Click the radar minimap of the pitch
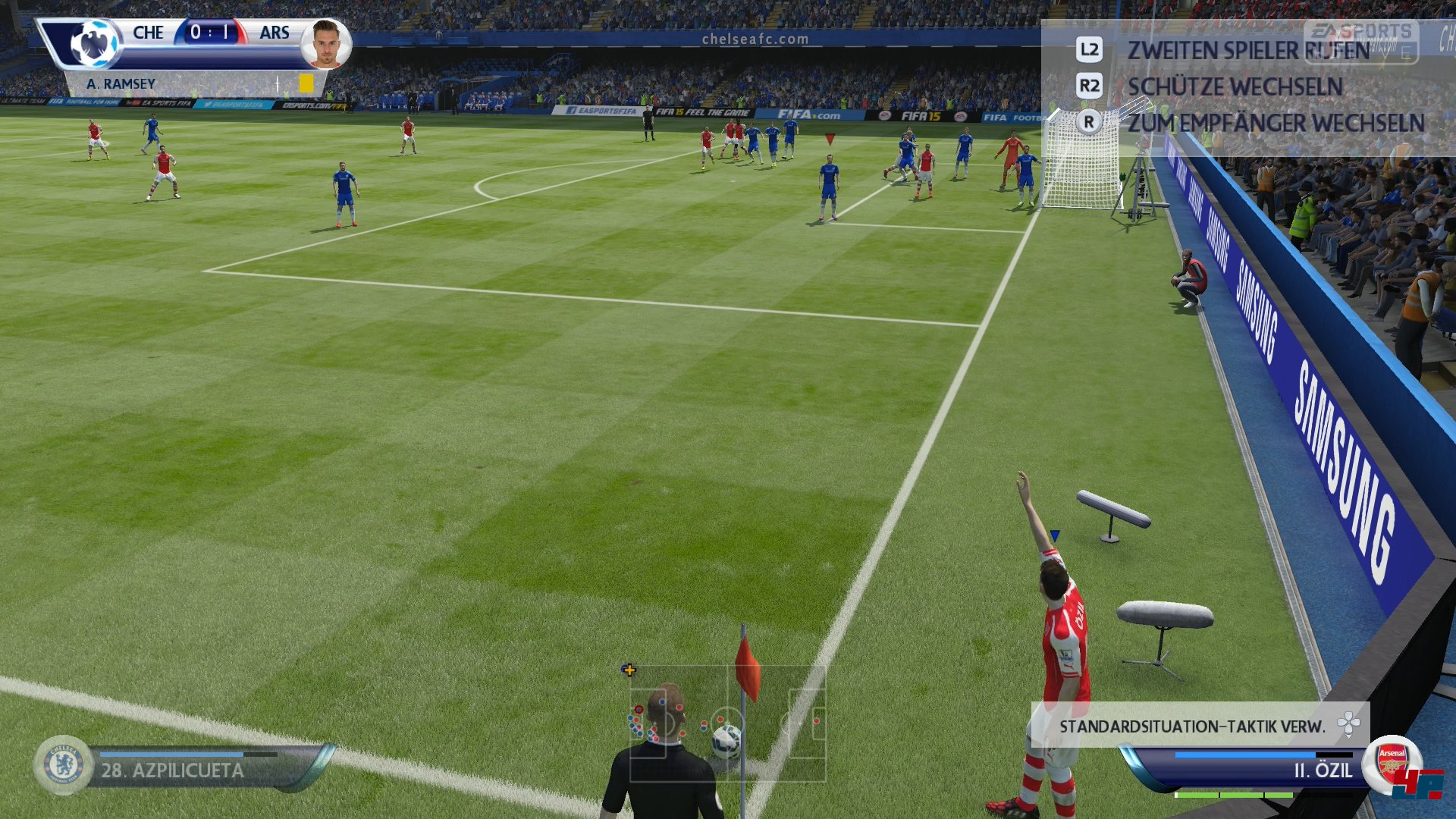Screen dimensions: 1456x819 coord(727,723)
